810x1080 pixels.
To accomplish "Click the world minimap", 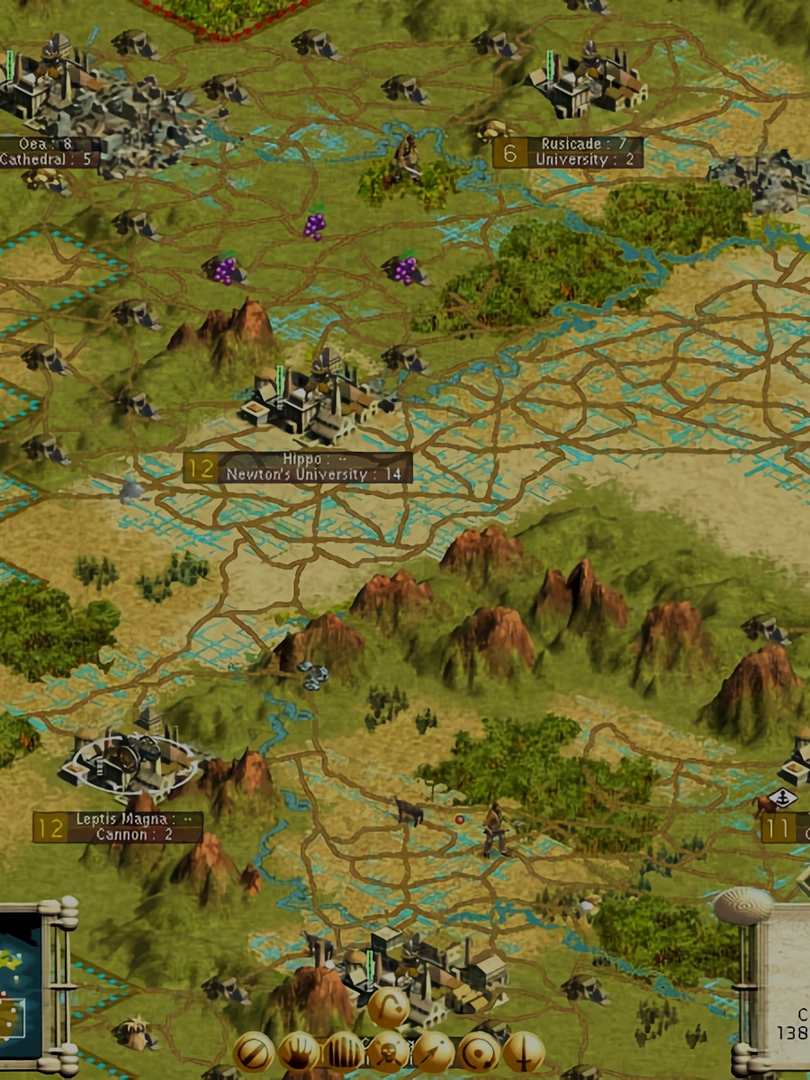I will (x=20, y=985).
